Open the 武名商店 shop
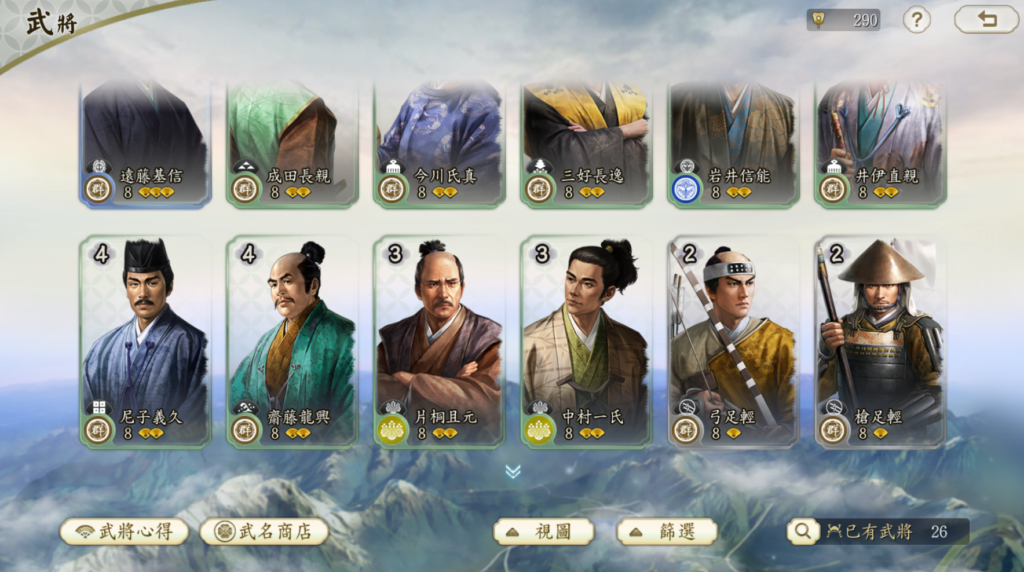This screenshot has height=572, width=1024. 265,531
